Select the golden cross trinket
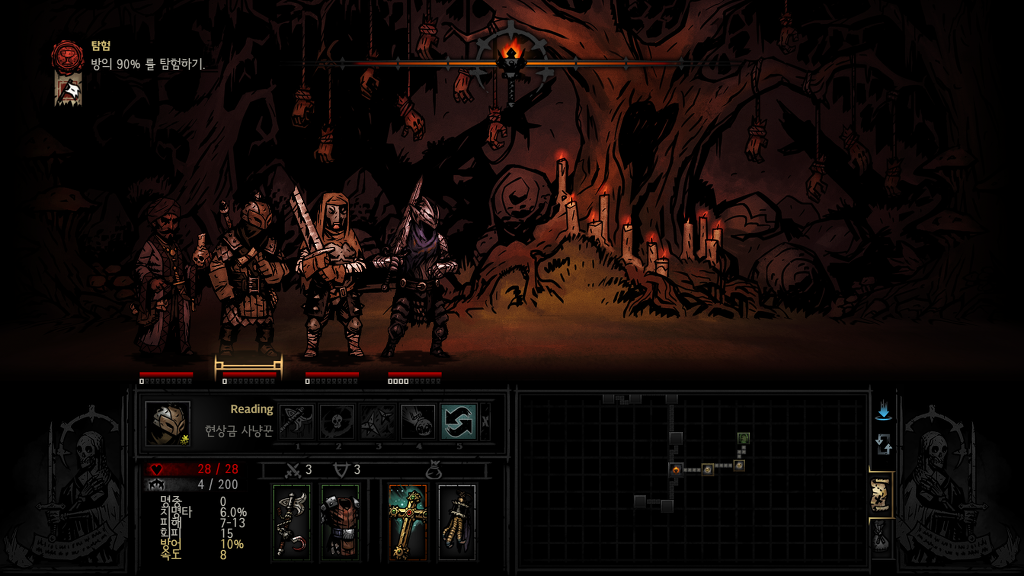This screenshot has height=576, width=1024. point(408,522)
